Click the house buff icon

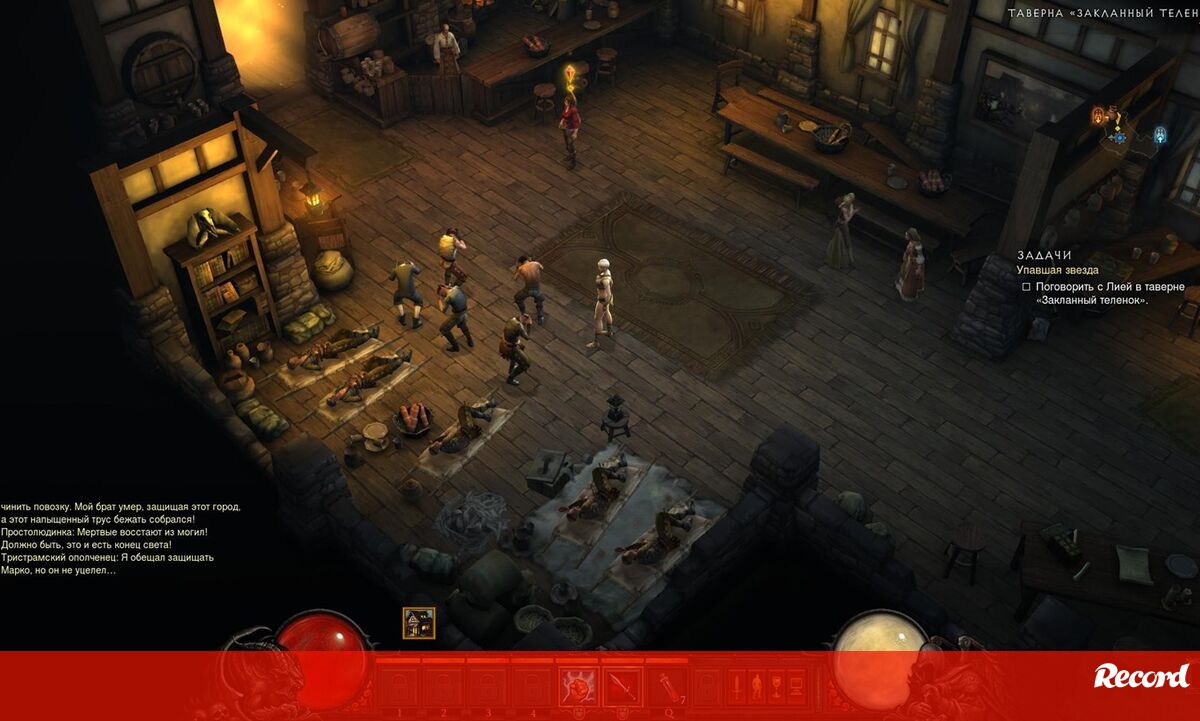point(419,623)
